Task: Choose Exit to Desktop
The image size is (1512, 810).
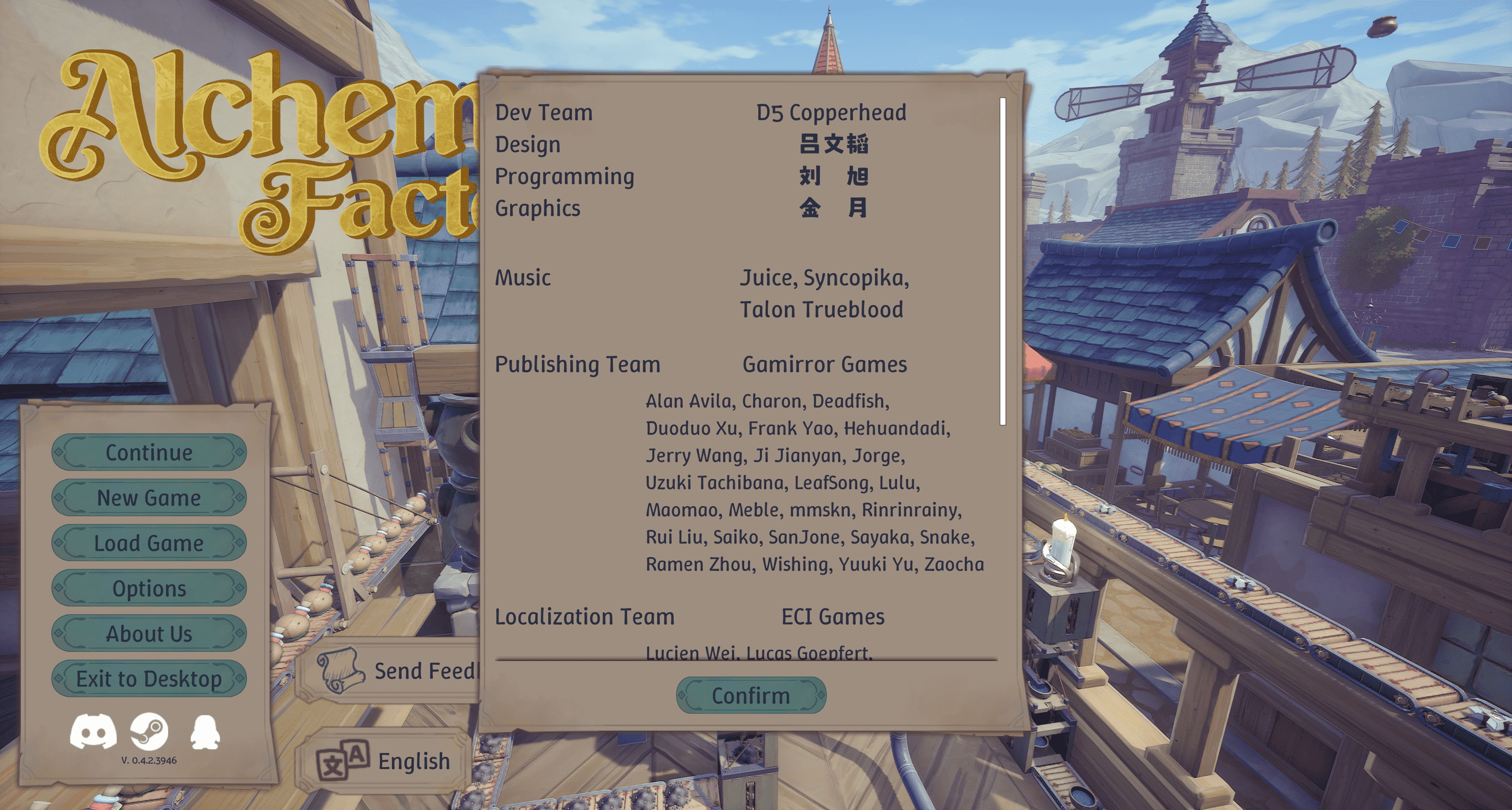Action: [149, 679]
